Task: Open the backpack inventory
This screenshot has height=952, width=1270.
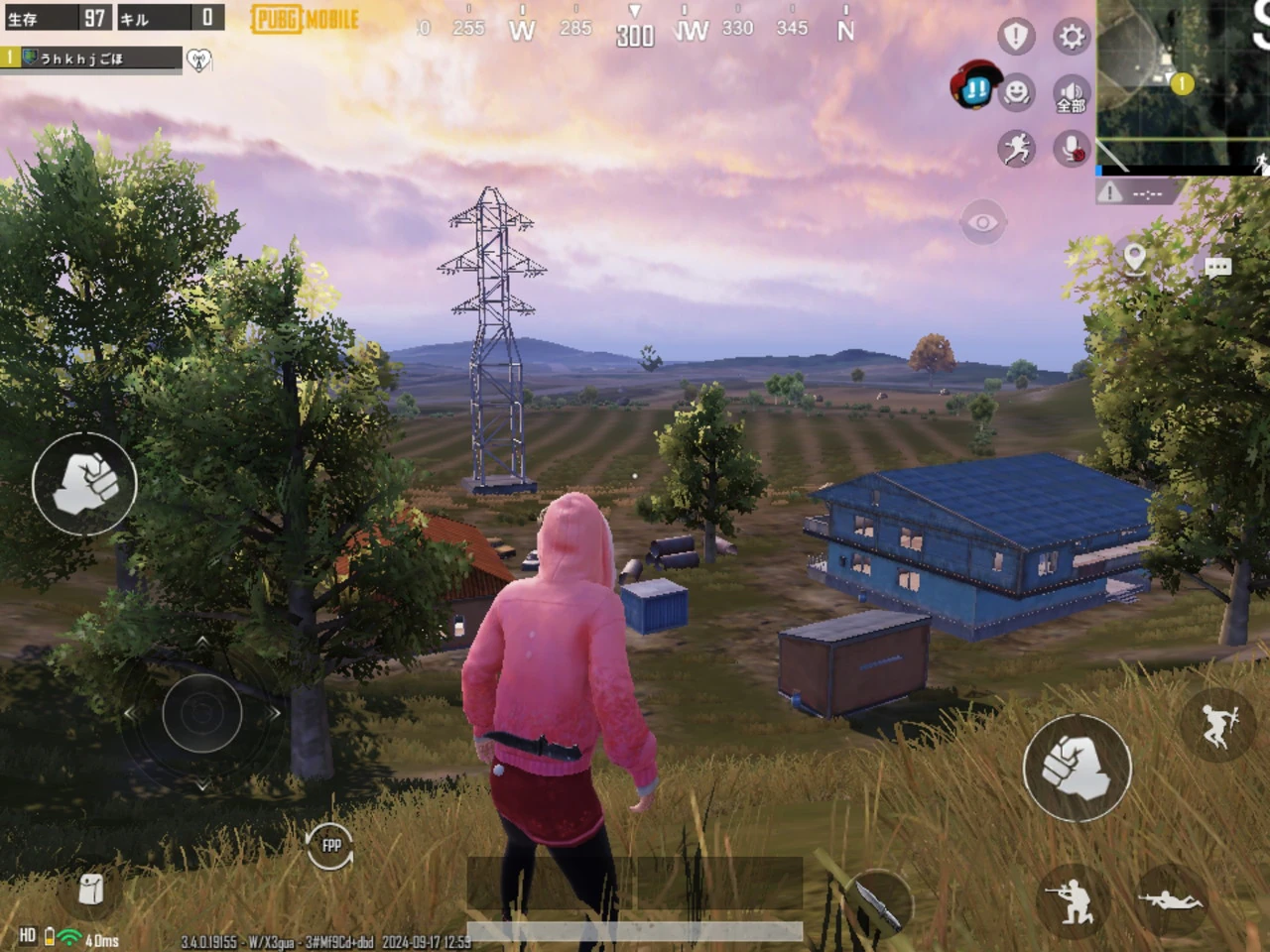Action: tap(91, 889)
